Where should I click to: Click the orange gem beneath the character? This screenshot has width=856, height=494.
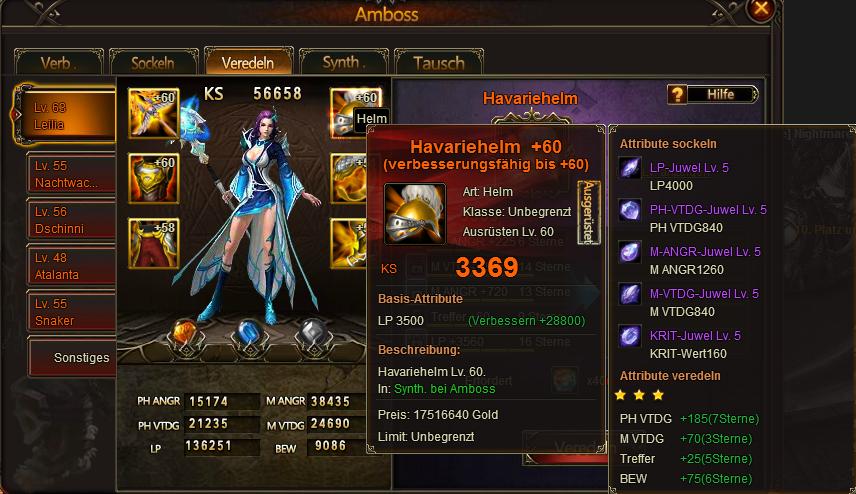(x=182, y=335)
